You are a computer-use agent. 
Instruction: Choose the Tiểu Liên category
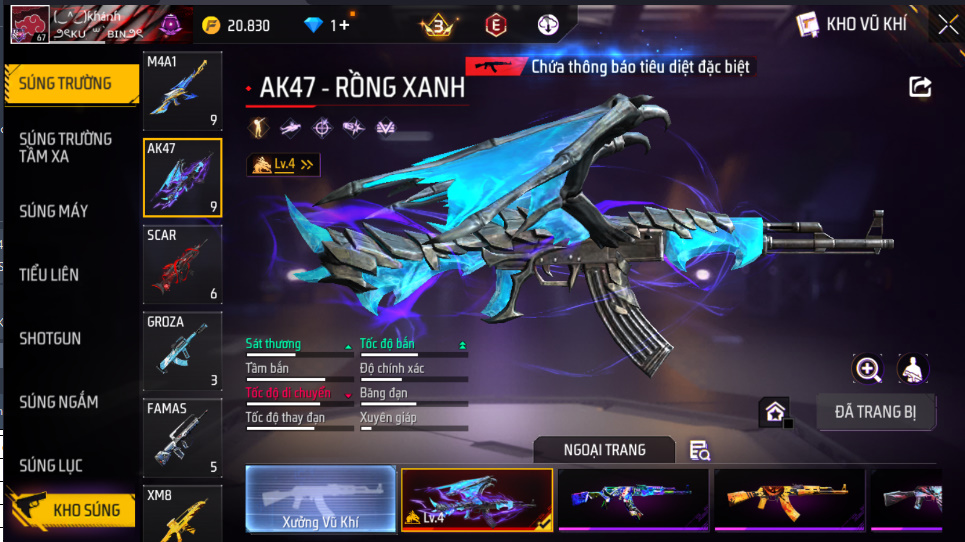[49, 275]
